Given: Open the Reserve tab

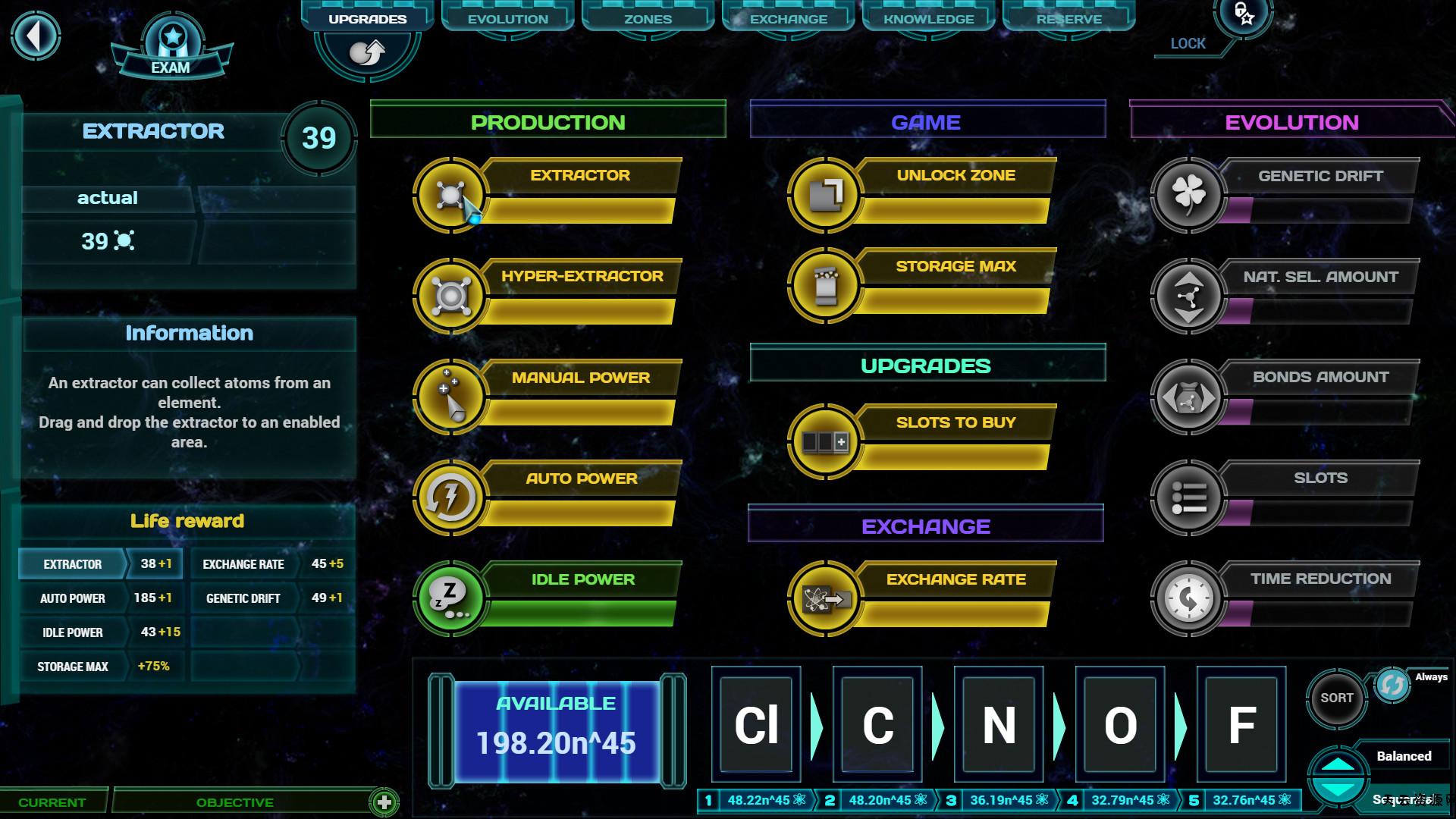Looking at the screenshot, I should click(x=1068, y=19).
